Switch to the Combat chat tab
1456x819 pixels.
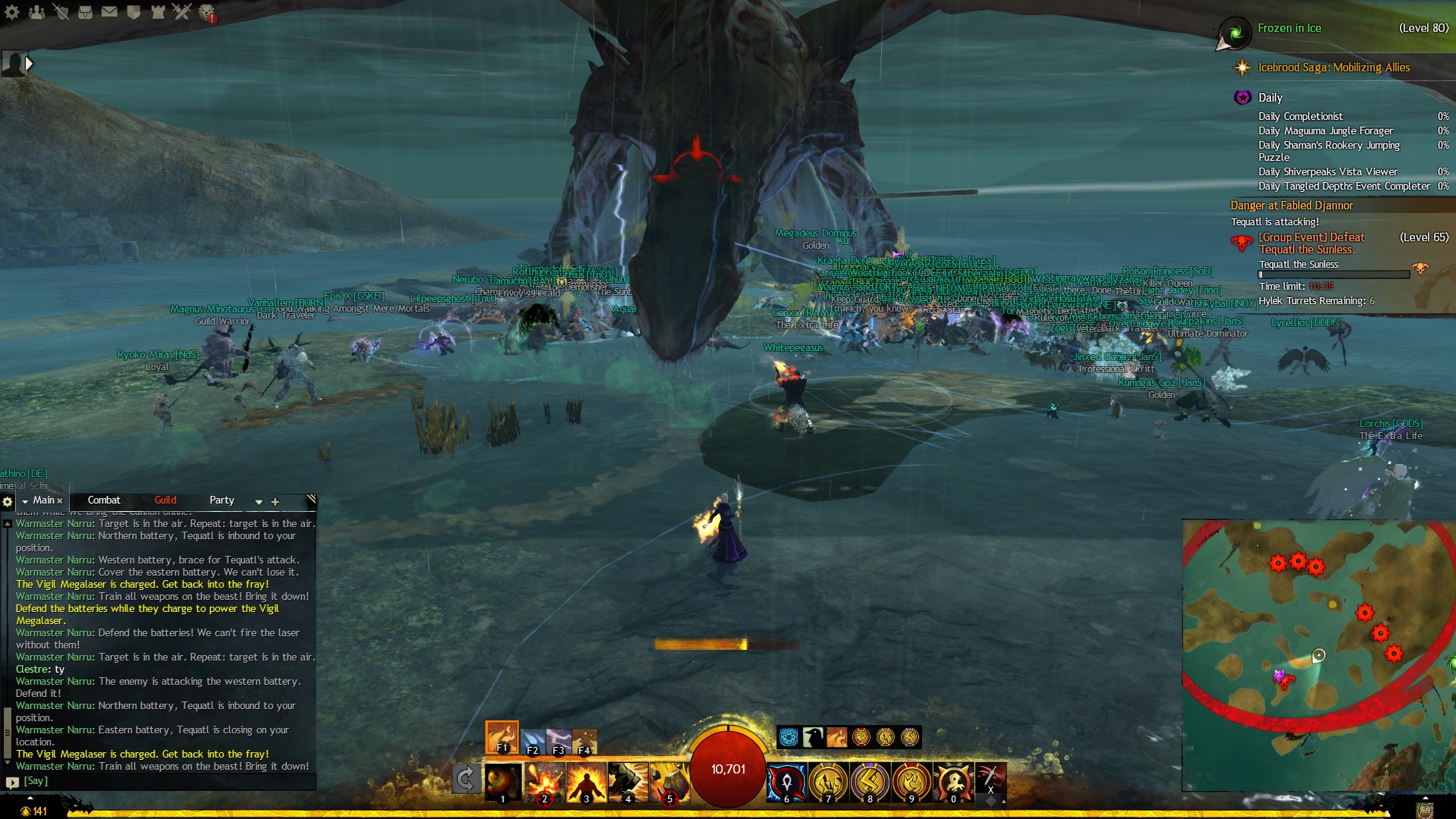pyautogui.click(x=104, y=500)
